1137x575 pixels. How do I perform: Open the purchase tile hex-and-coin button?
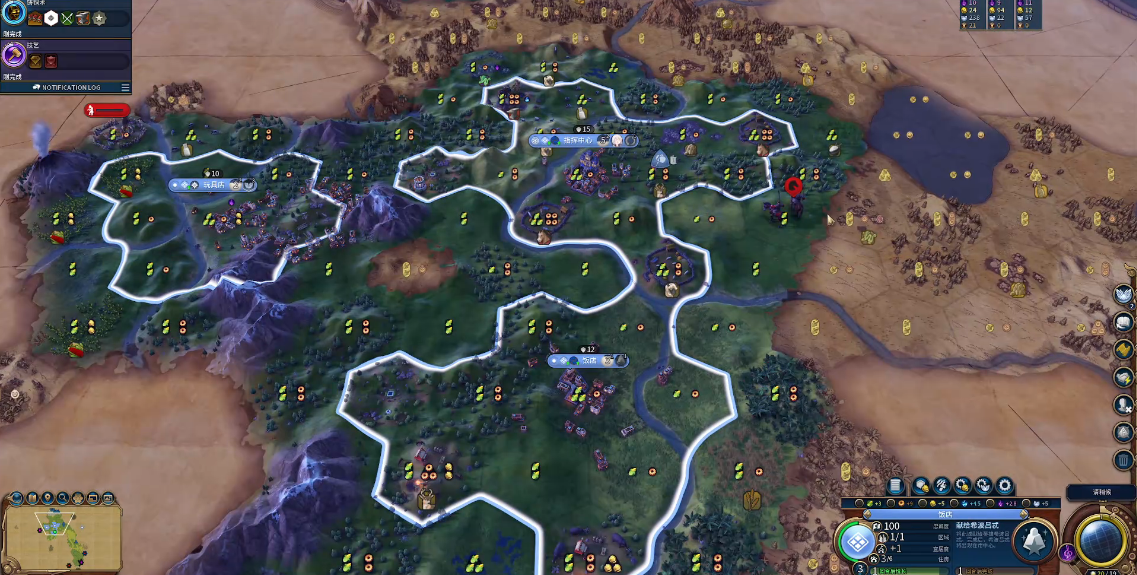pyautogui.click(x=920, y=486)
